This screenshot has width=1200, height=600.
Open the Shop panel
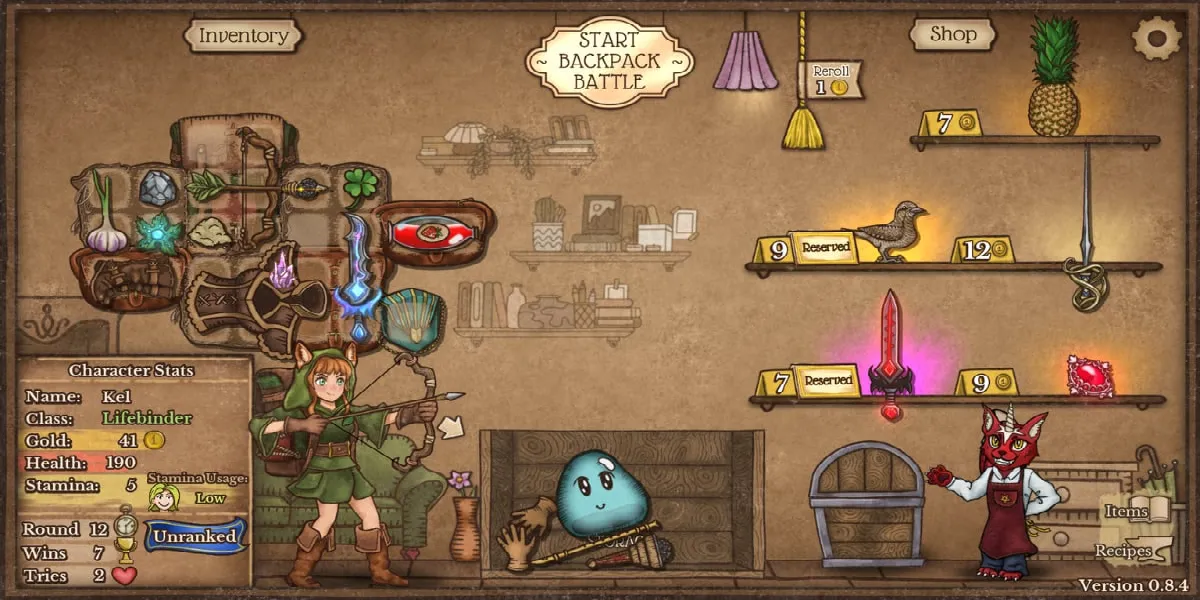(952, 35)
